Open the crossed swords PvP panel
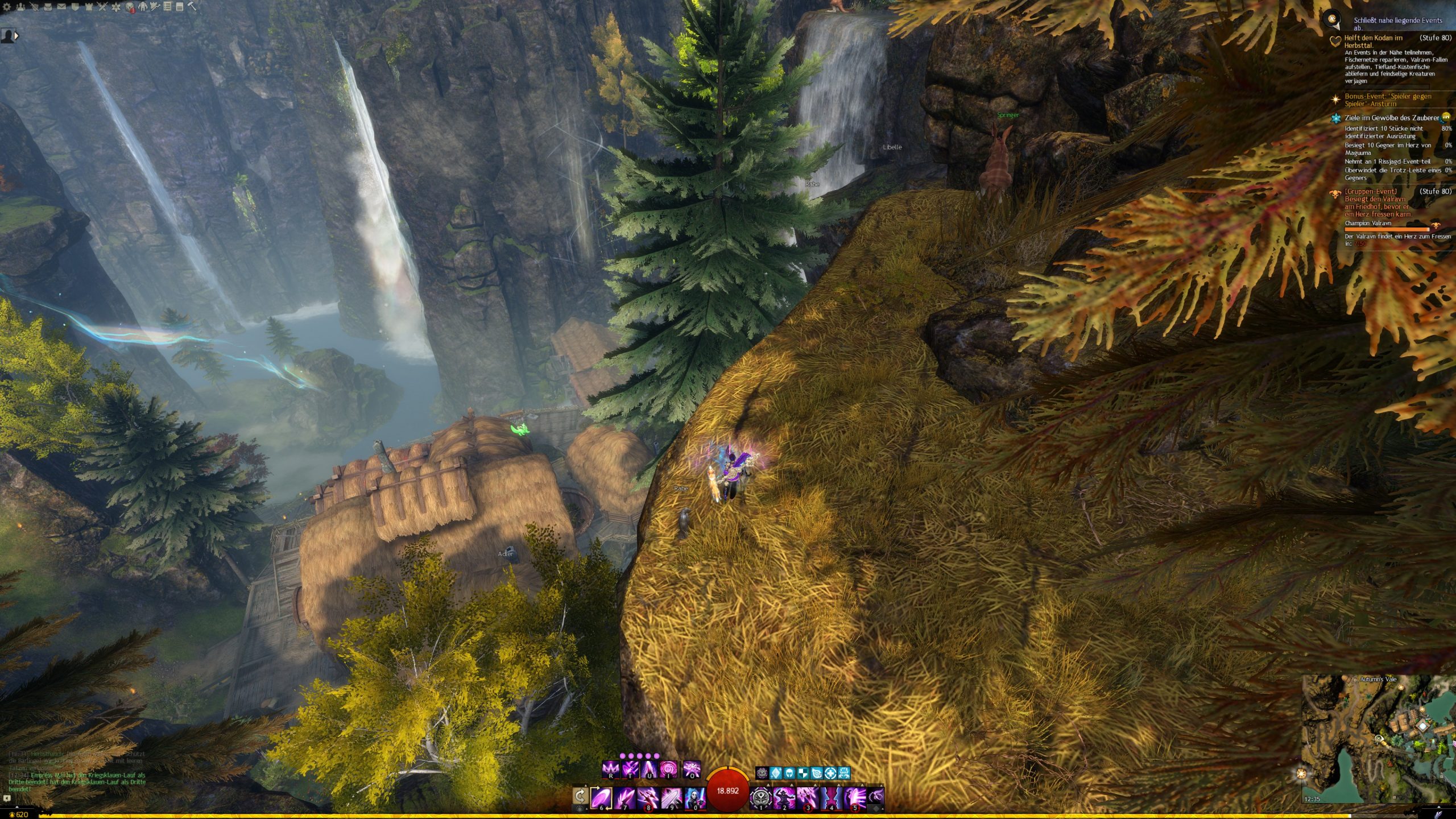 click(102, 7)
